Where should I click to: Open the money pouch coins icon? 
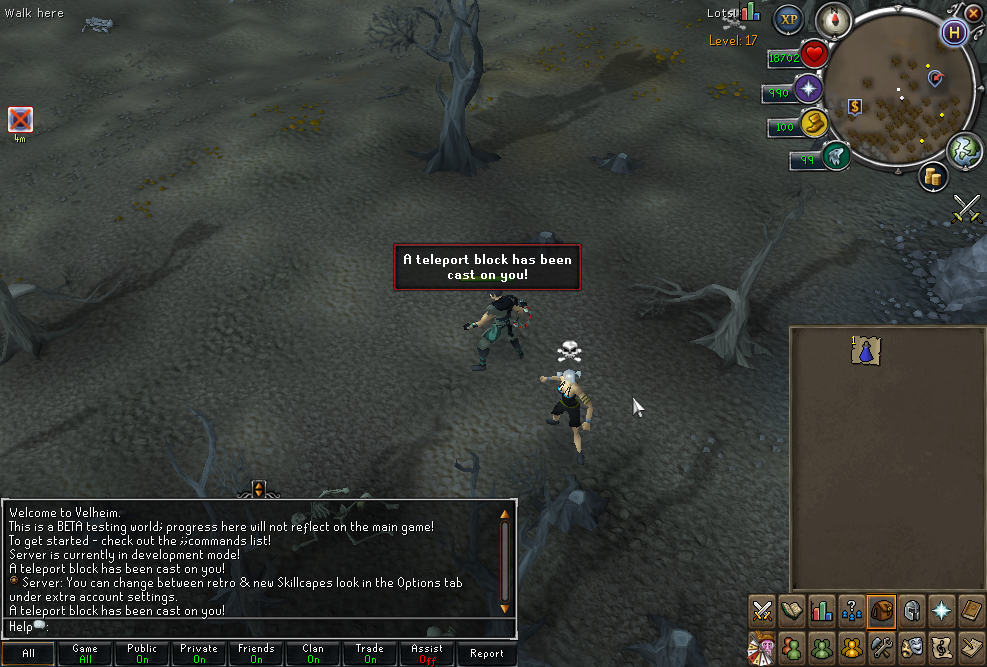coord(934,177)
